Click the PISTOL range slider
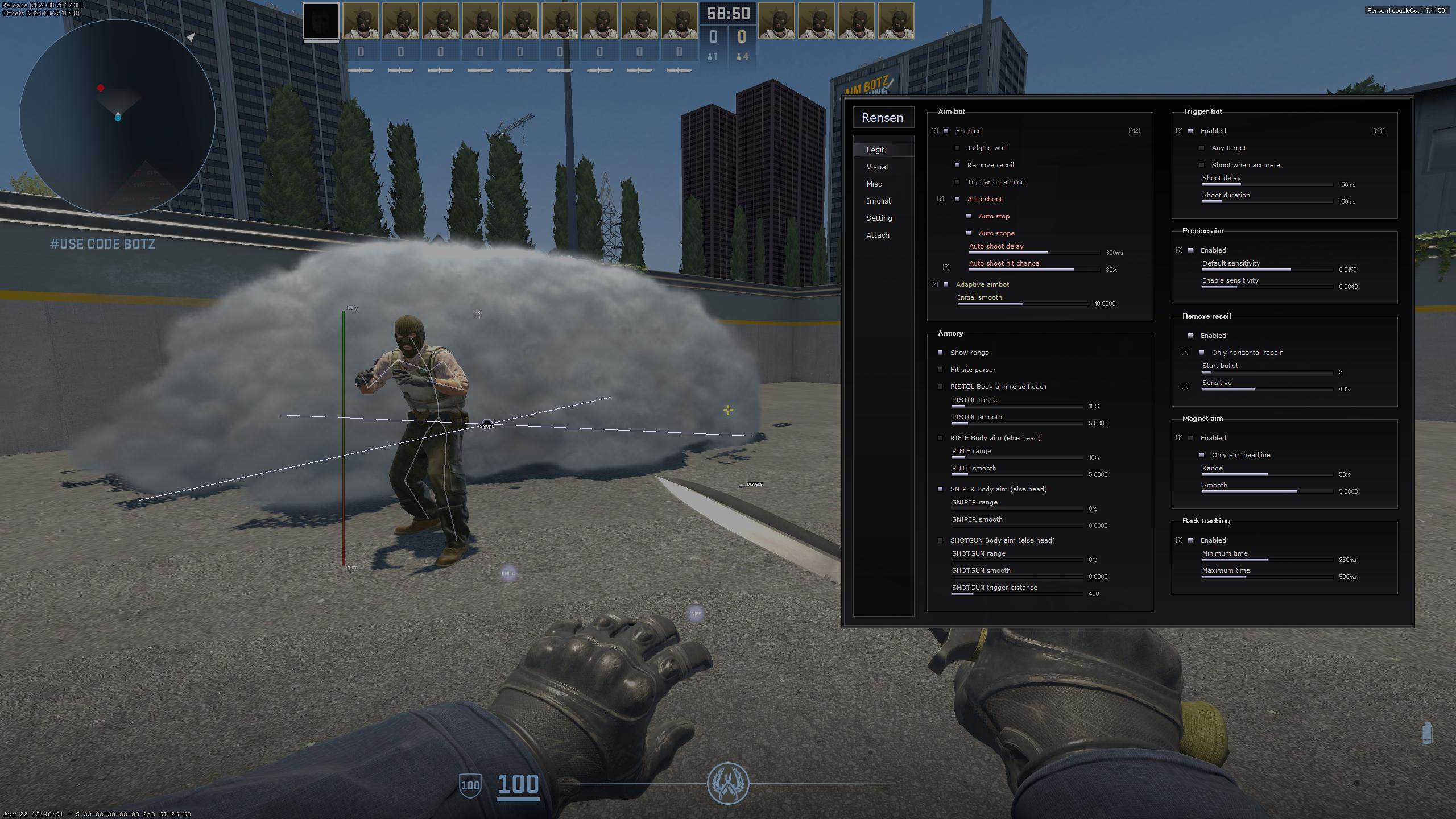The width and height of the screenshot is (1456, 819). point(1017,406)
